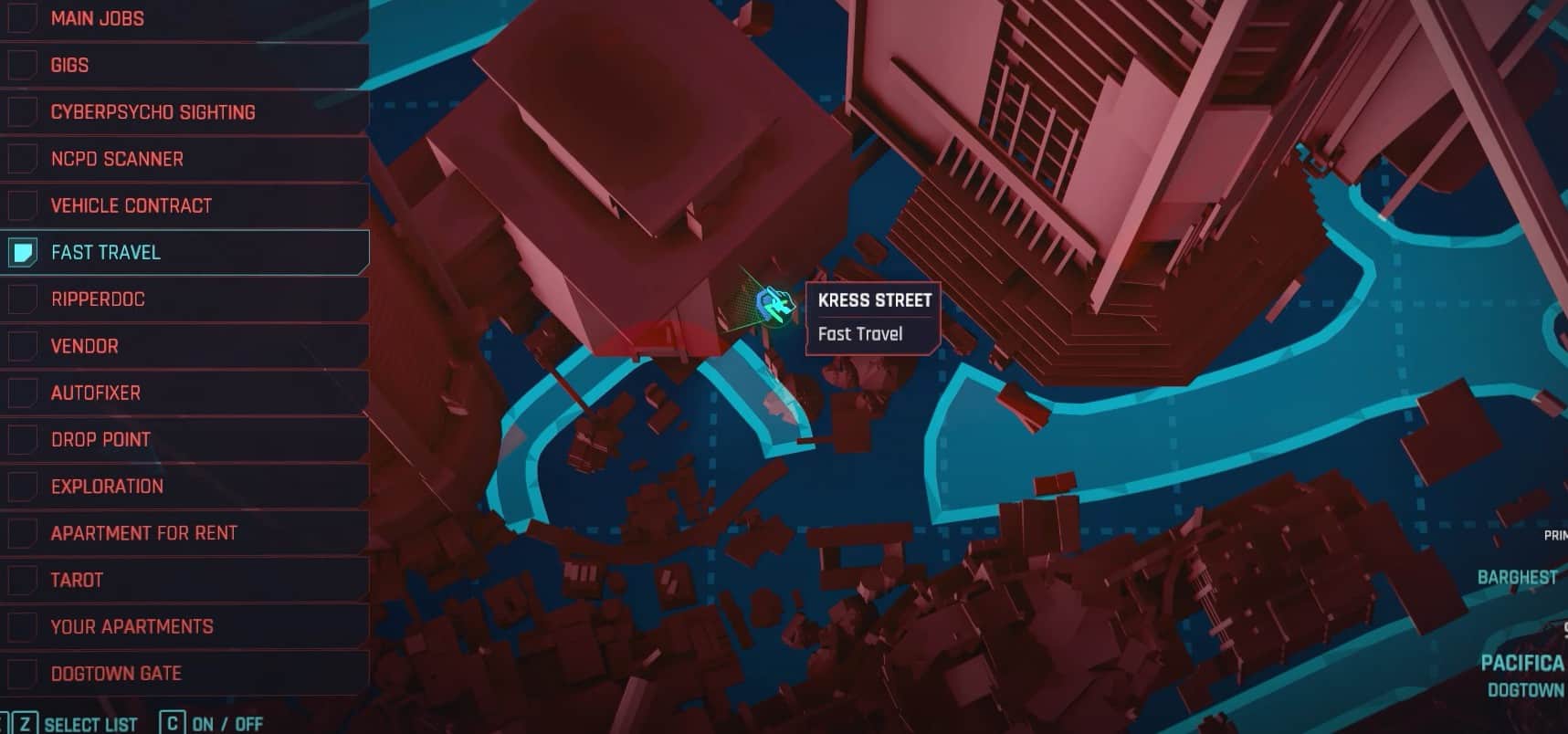Select the Your Apartments list entry
Image resolution: width=1568 pixels, height=734 pixels.
[x=132, y=626]
